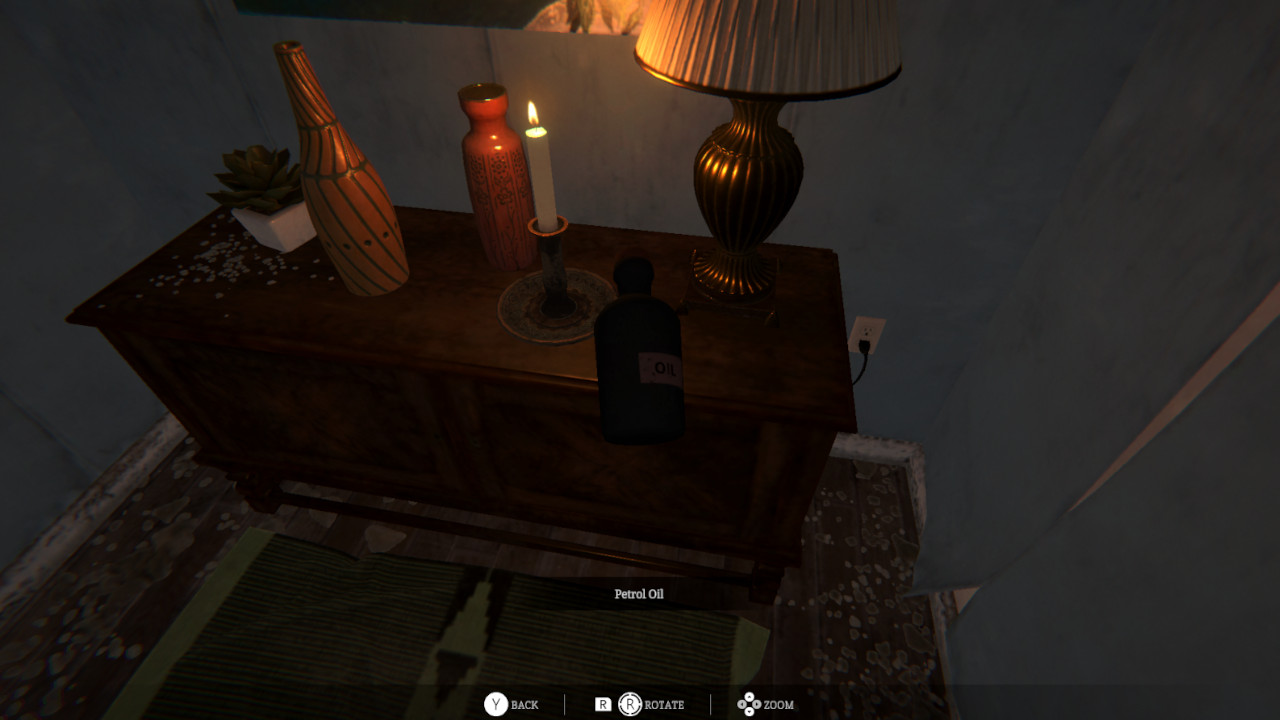Click the ROTATE text option
The image size is (1280, 720).
click(662, 704)
